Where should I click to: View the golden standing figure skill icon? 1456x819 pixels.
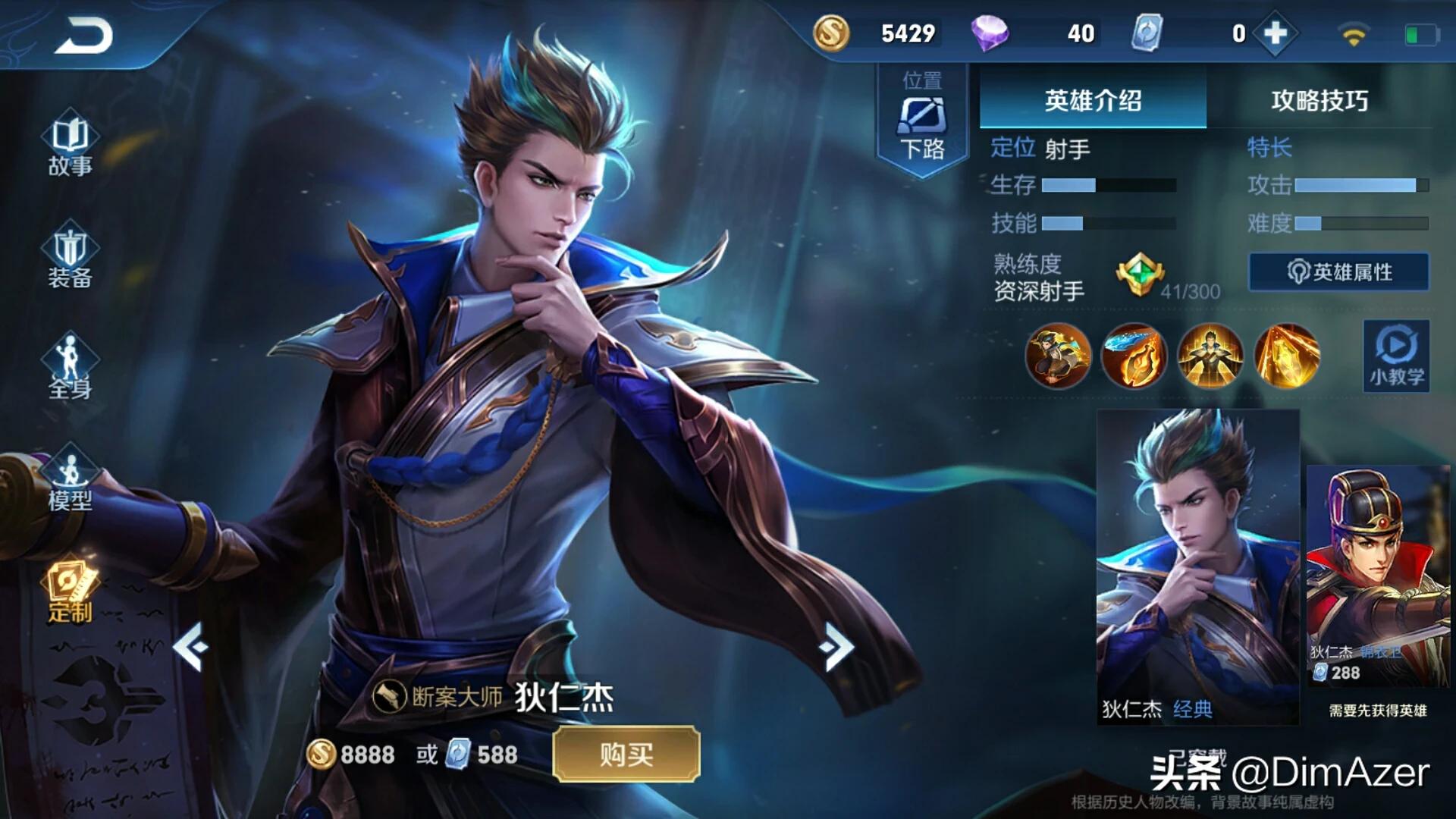[x=1210, y=355]
